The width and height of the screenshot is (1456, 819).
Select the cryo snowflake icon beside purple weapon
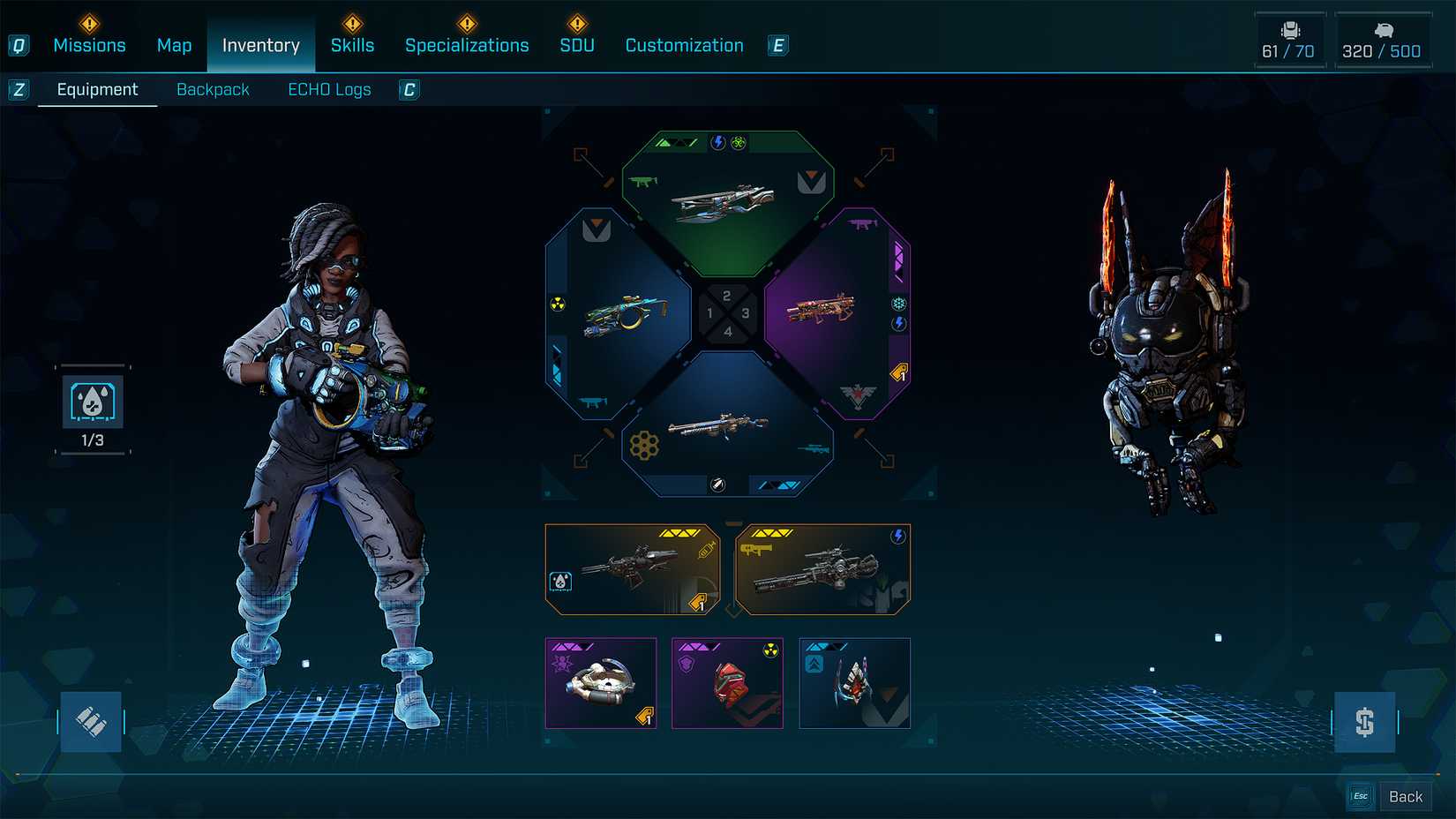(x=897, y=304)
